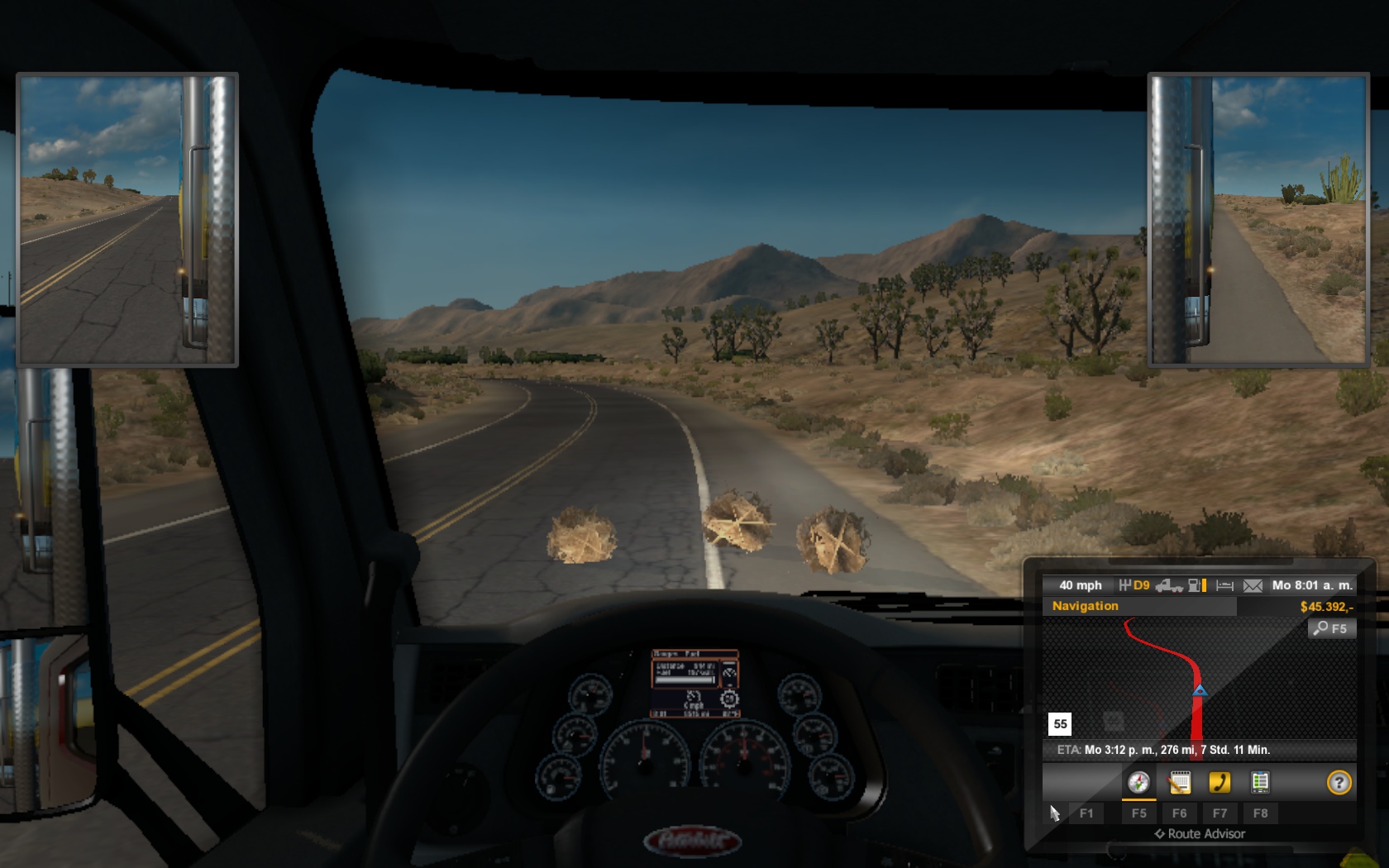The width and height of the screenshot is (1389, 868).
Task: Show the truck info checklist tab
Action: coord(1260,782)
